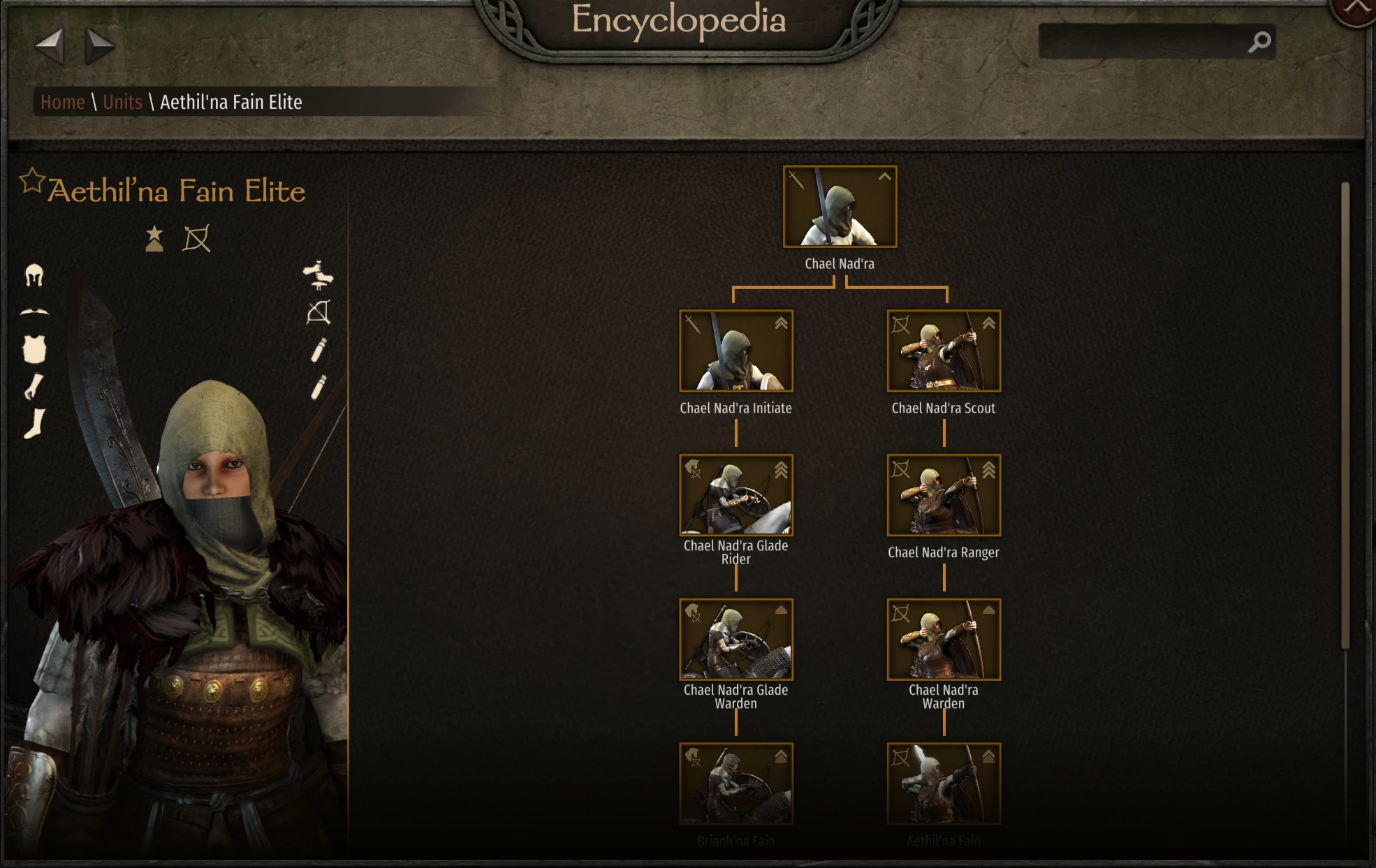This screenshot has height=868, width=1376.
Task: Close the Encyclopedia window
Action: click(x=1356, y=8)
